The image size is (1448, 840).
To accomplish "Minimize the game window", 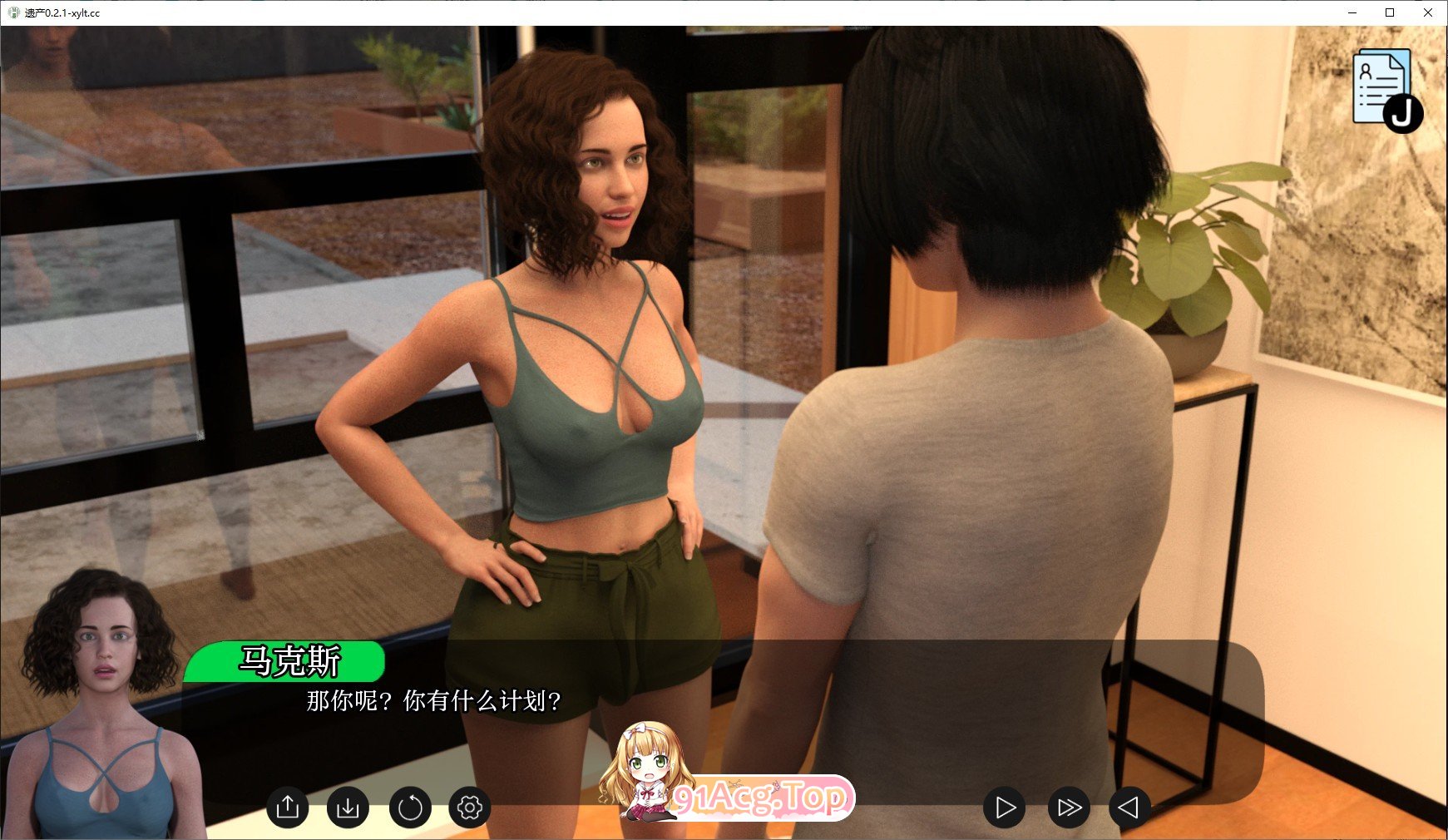I will [1352, 12].
